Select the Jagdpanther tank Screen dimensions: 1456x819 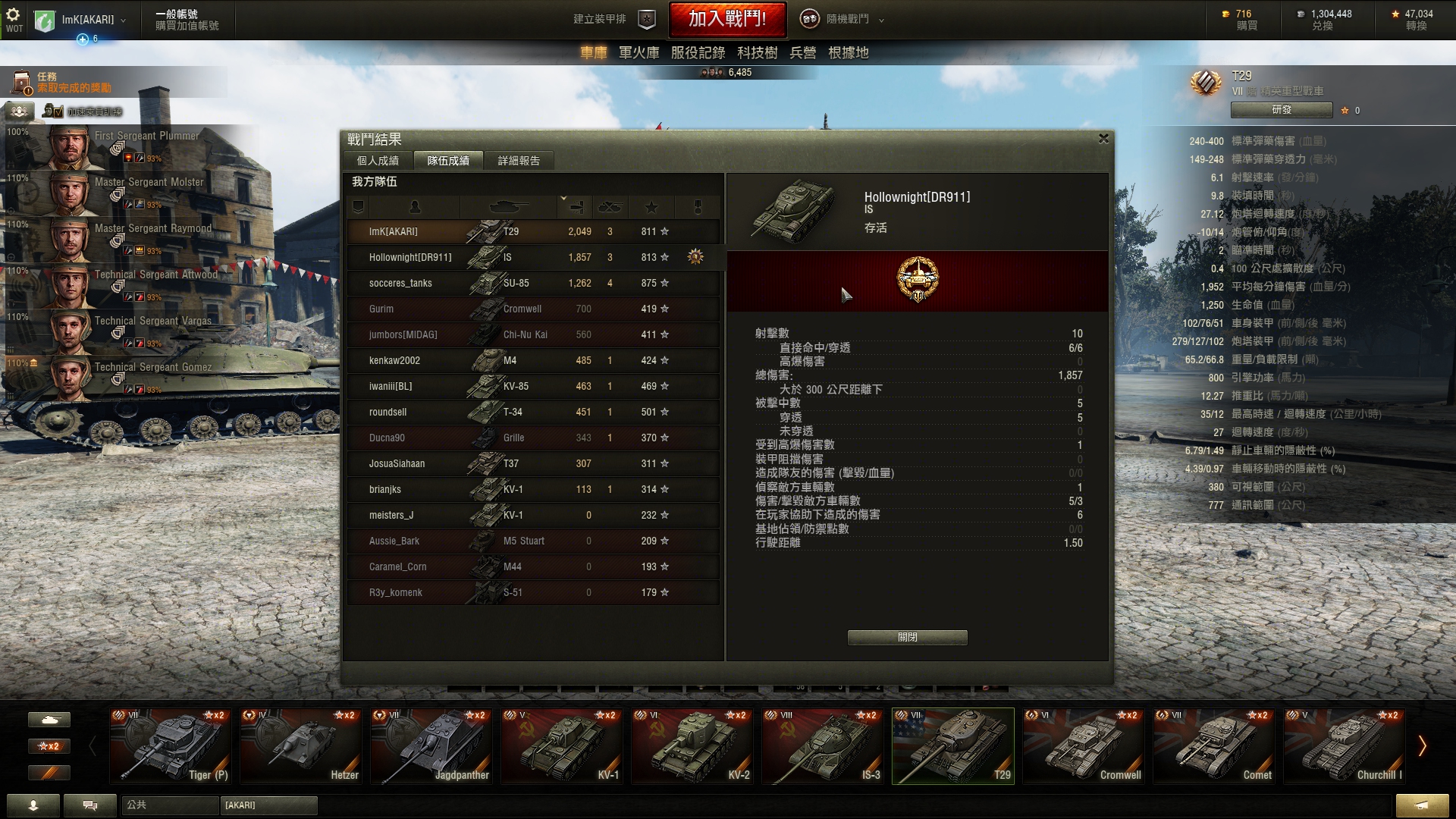tap(431, 746)
